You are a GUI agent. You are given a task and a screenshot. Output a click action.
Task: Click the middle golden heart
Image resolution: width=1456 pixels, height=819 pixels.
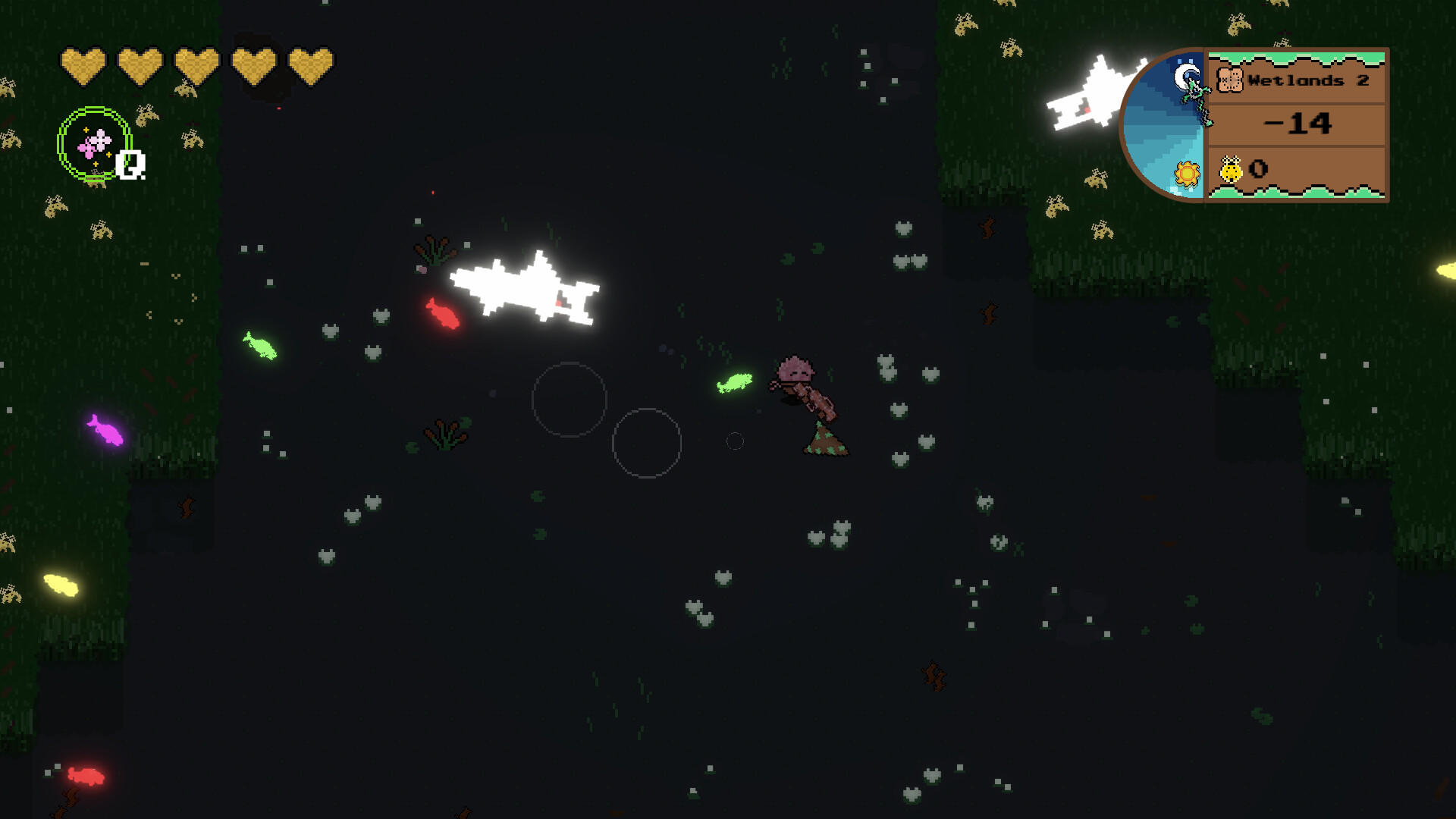click(x=195, y=64)
